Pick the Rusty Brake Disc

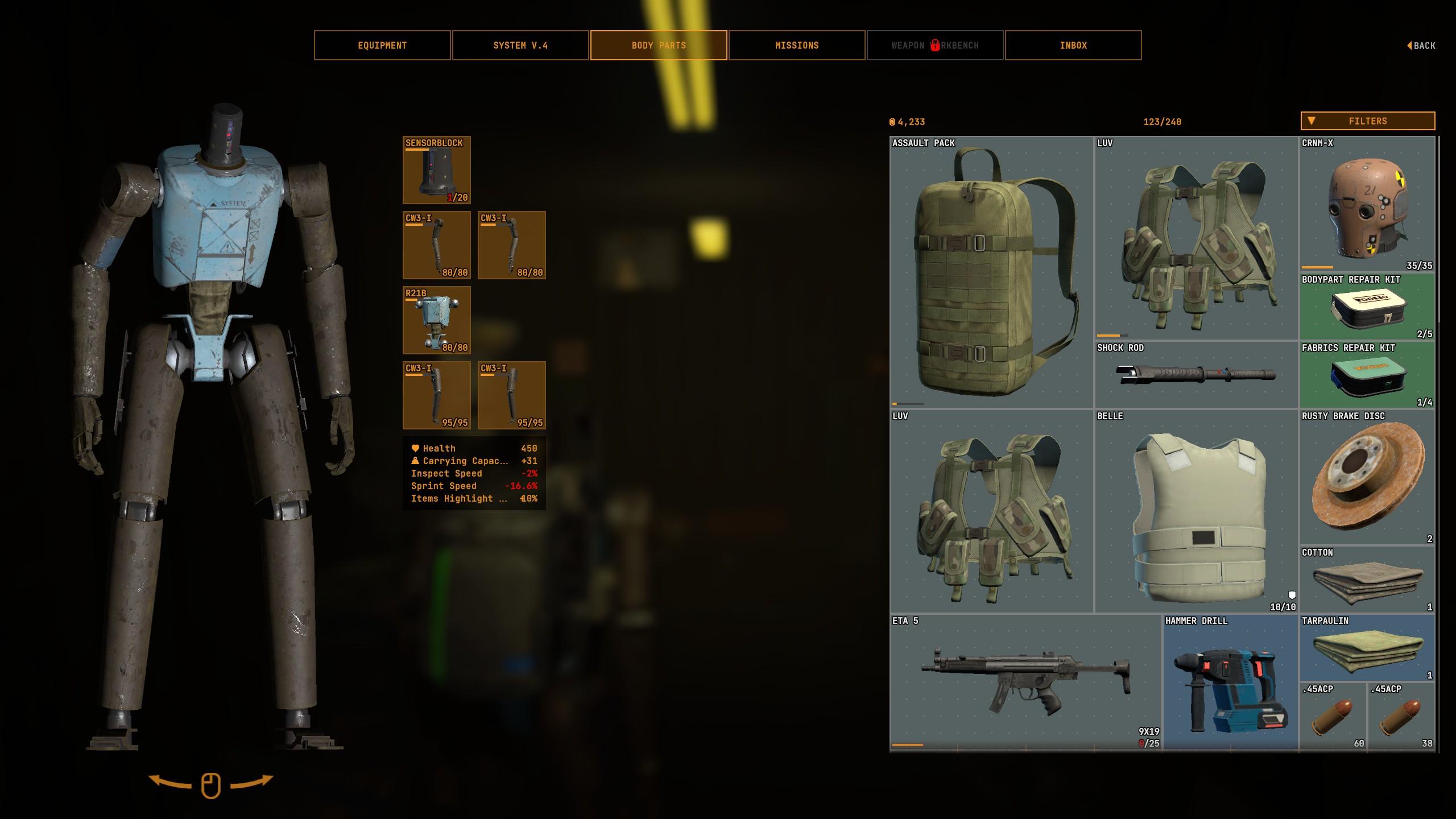(1367, 477)
